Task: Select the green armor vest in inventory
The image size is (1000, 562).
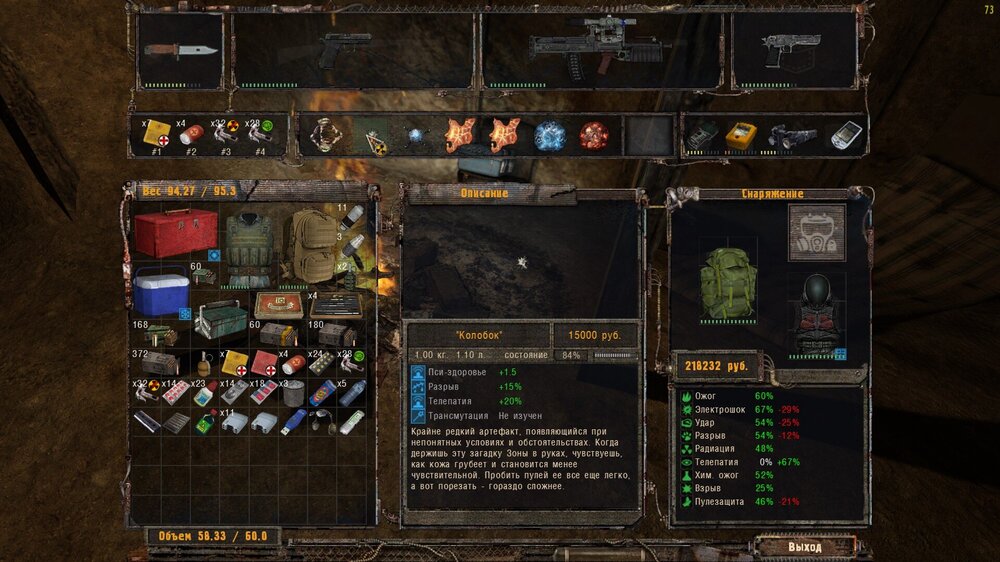Action: coord(249,246)
